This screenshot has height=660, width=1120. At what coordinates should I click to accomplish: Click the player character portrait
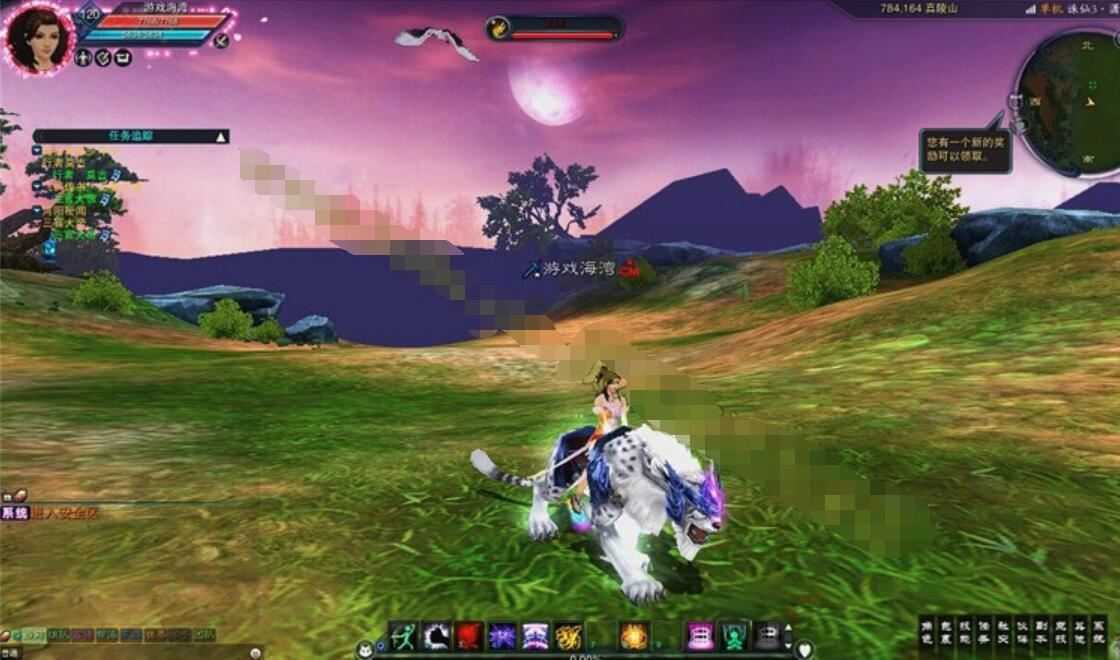[x=39, y=38]
